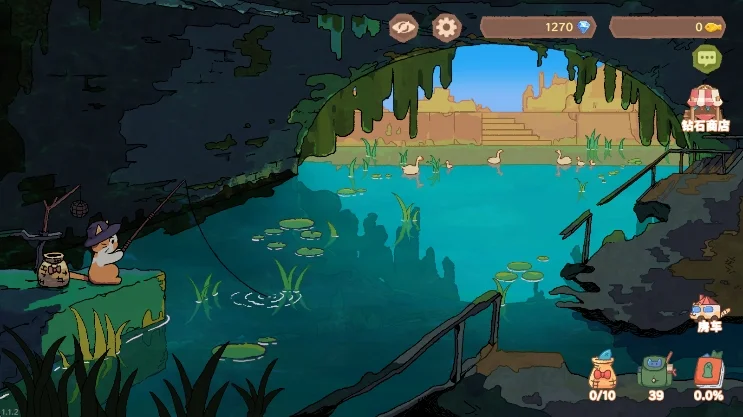Visit the 钻石商店 diamond shop
The image size is (743, 417).
705,107
